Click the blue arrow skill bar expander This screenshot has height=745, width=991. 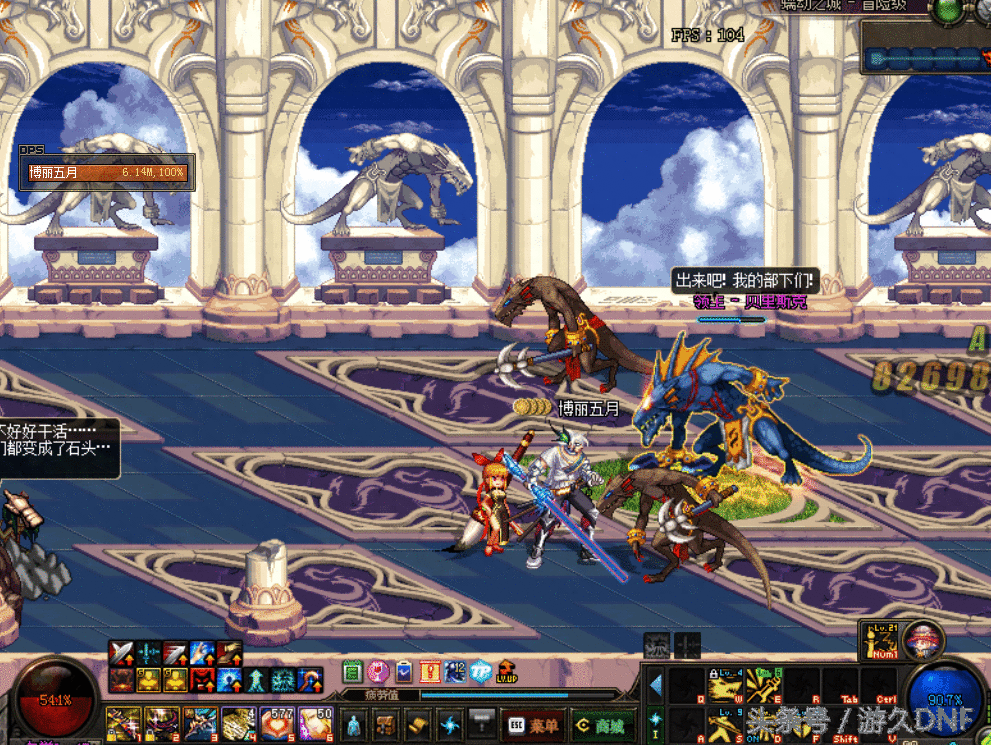655,685
